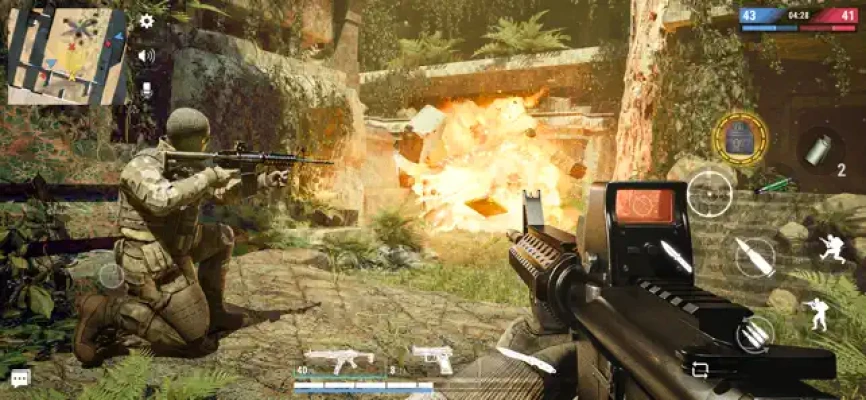Reload with the three-bullets button
This screenshot has width=866, height=400.
[x=755, y=334]
